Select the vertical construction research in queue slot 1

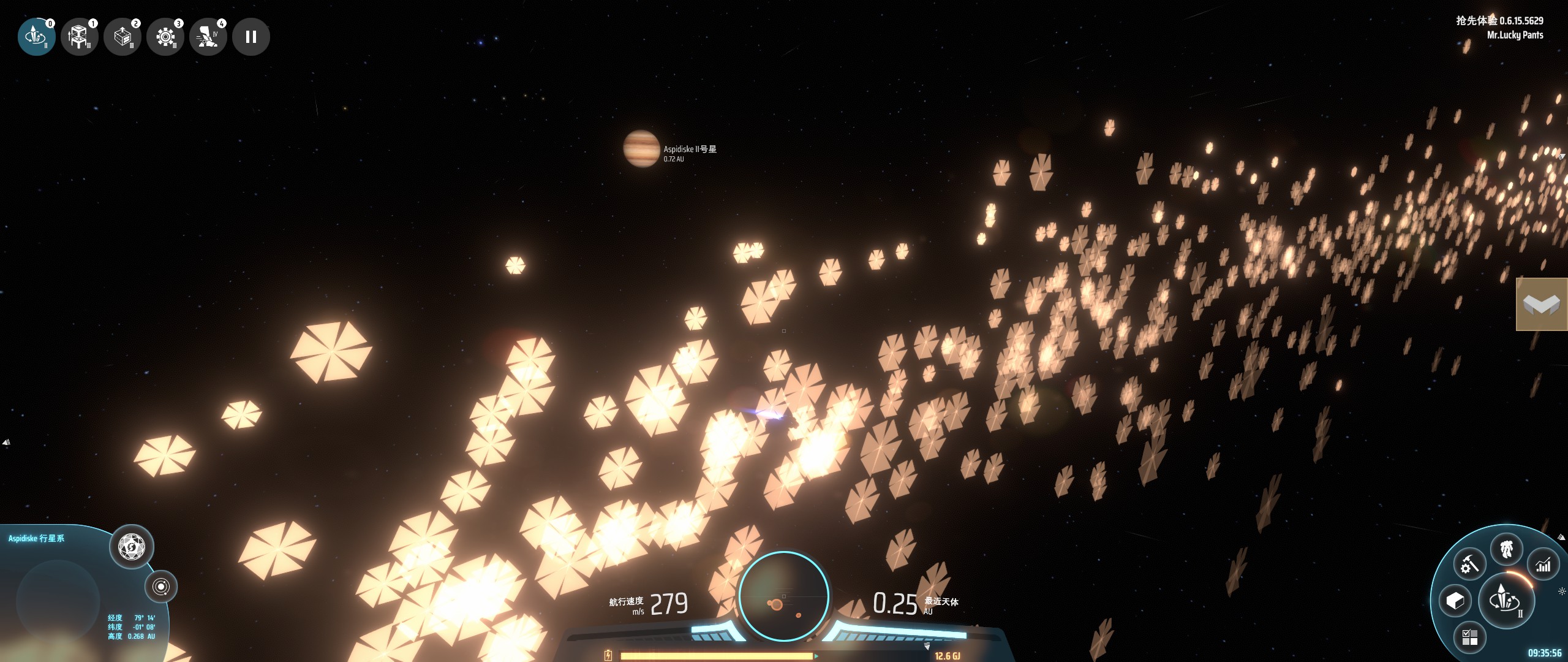[x=79, y=37]
